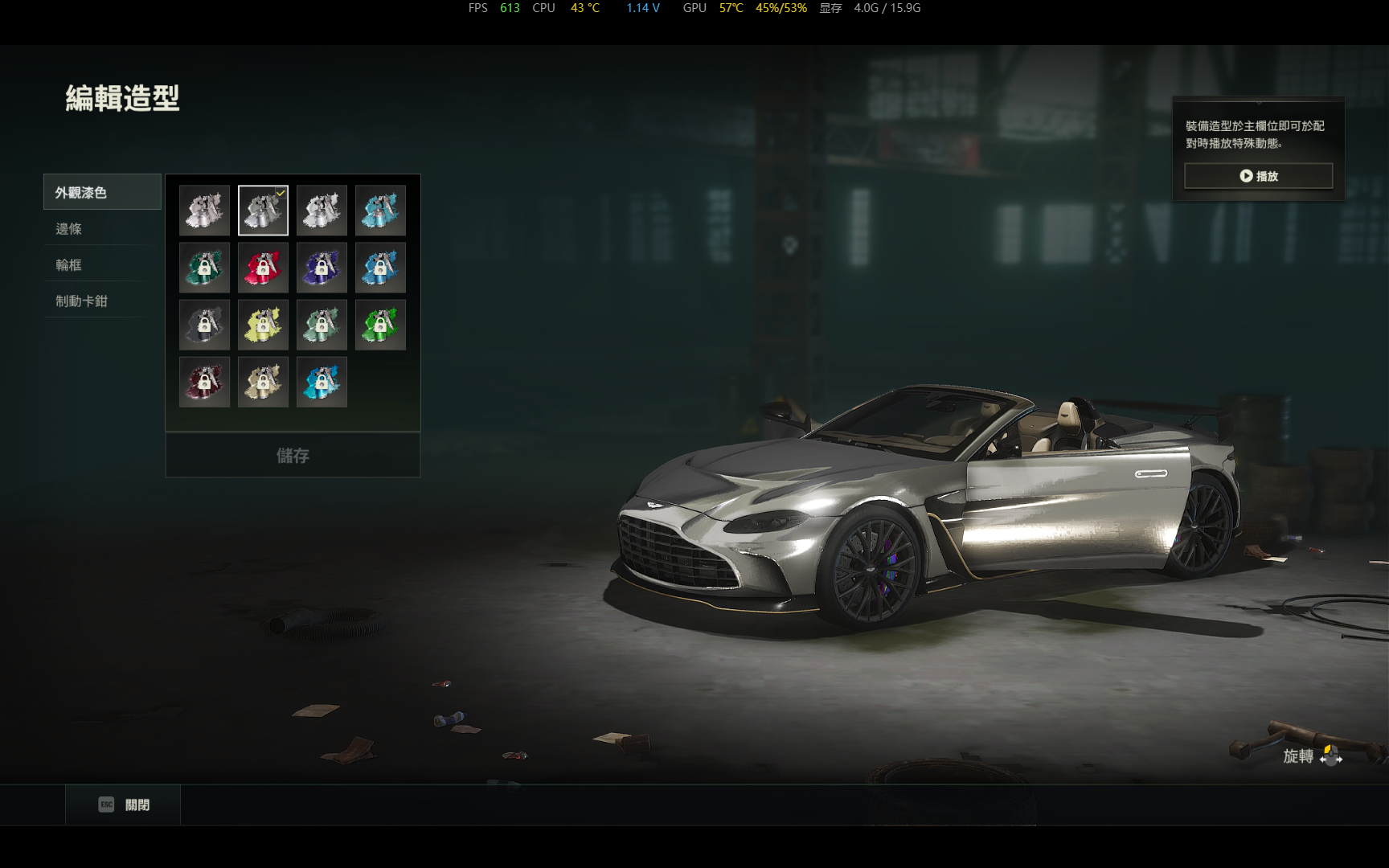Image resolution: width=1389 pixels, height=868 pixels.
Task: Choose the unlocked light blue paint swatch
Action: point(380,211)
